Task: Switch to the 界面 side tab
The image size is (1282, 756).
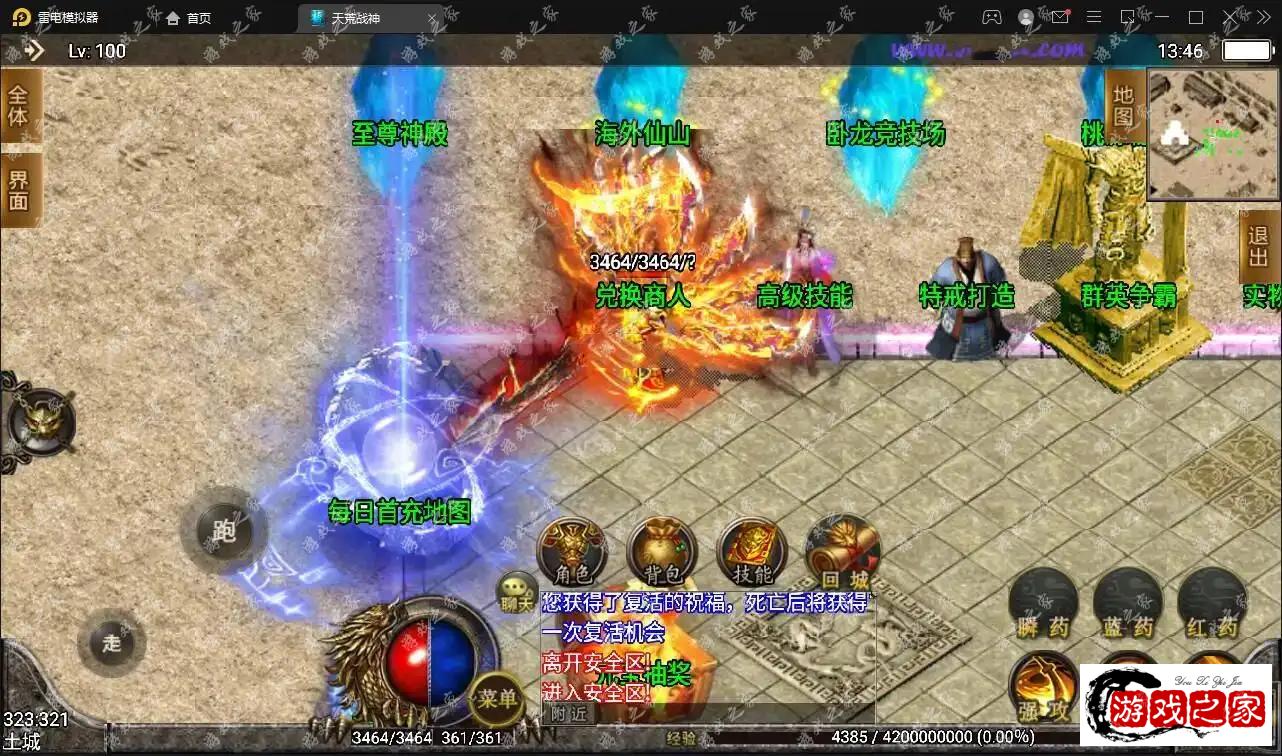Action: coord(19,190)
